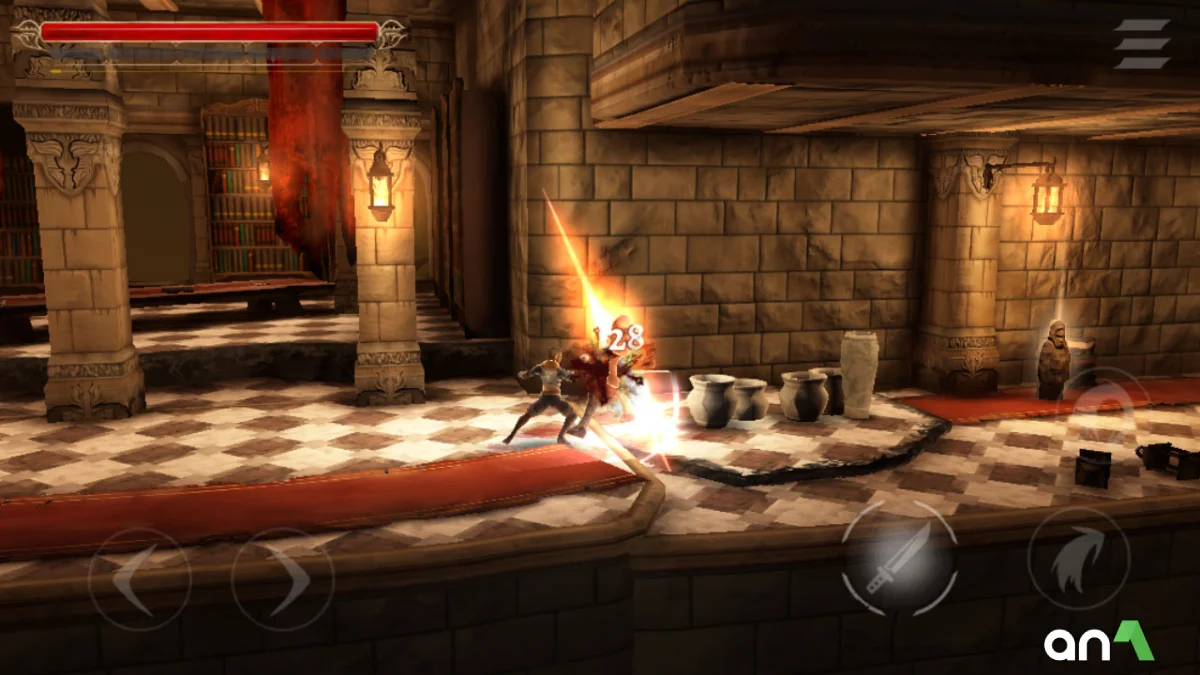Tap the move-left arrow control
This screenshot has width=1200, height=675.
tap(139, 579)
